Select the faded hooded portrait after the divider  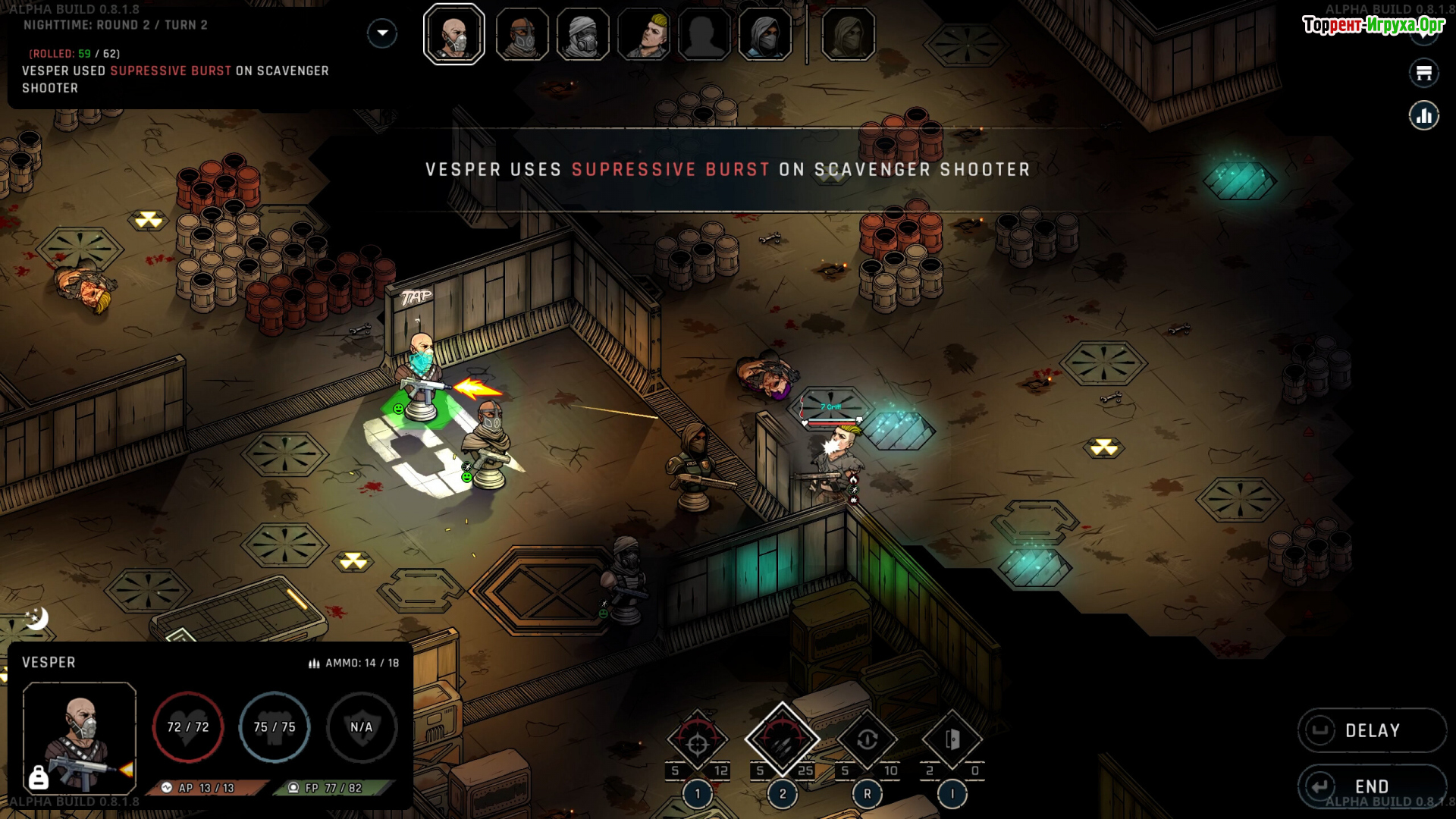[848, 35]
